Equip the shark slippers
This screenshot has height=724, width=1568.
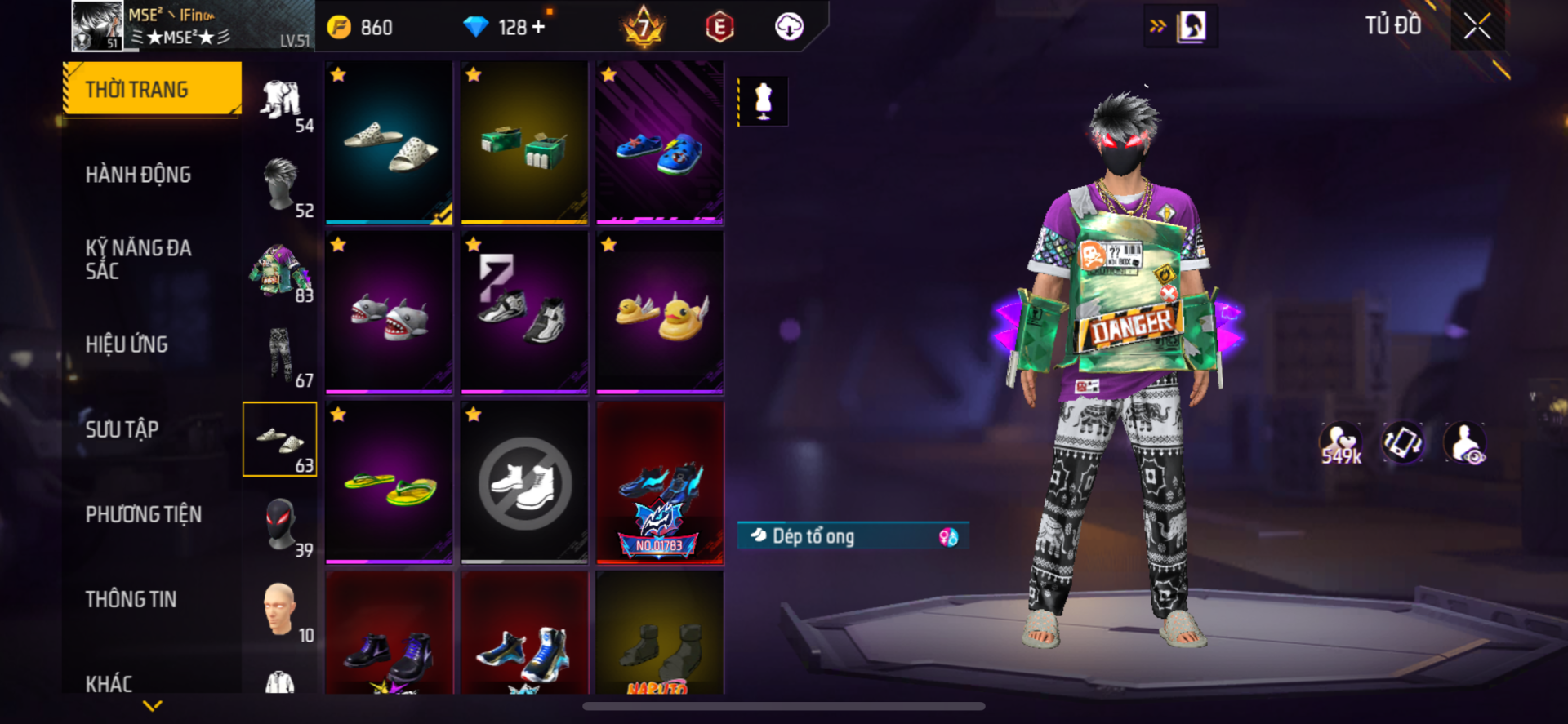[389, 313]
